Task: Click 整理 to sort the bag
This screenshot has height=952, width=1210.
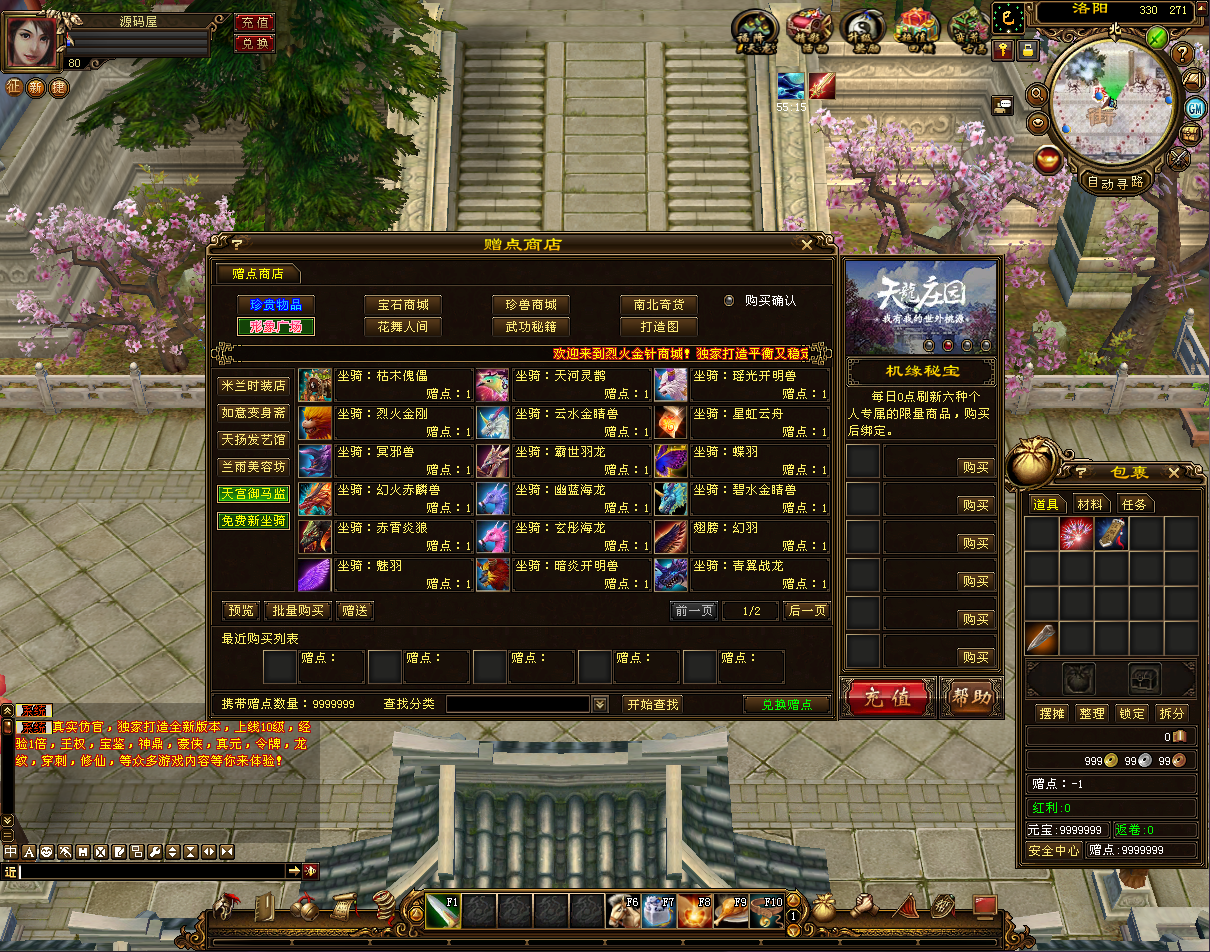Action: click(x=1092, y=713)
